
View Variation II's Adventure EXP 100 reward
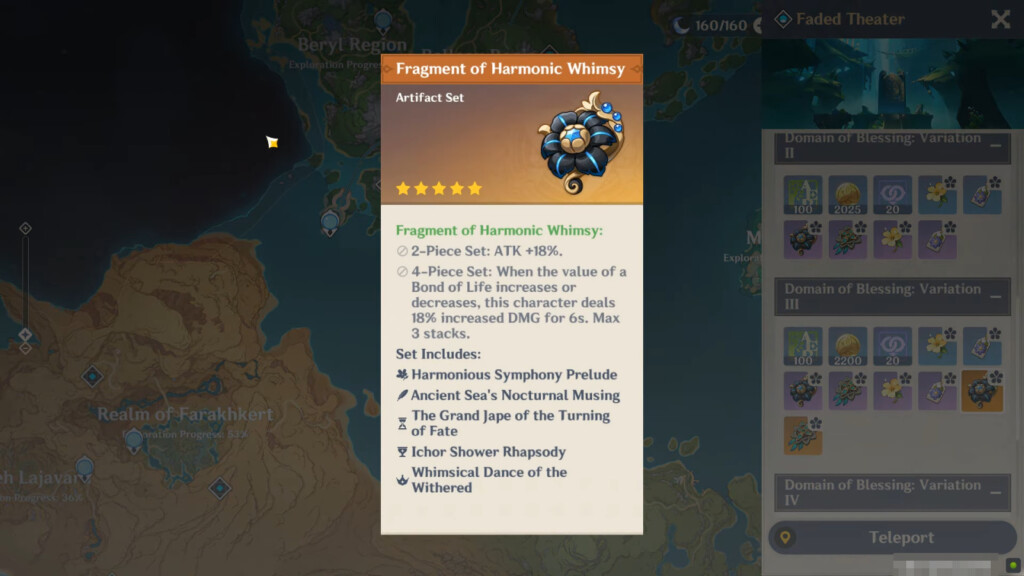(803, 195)
